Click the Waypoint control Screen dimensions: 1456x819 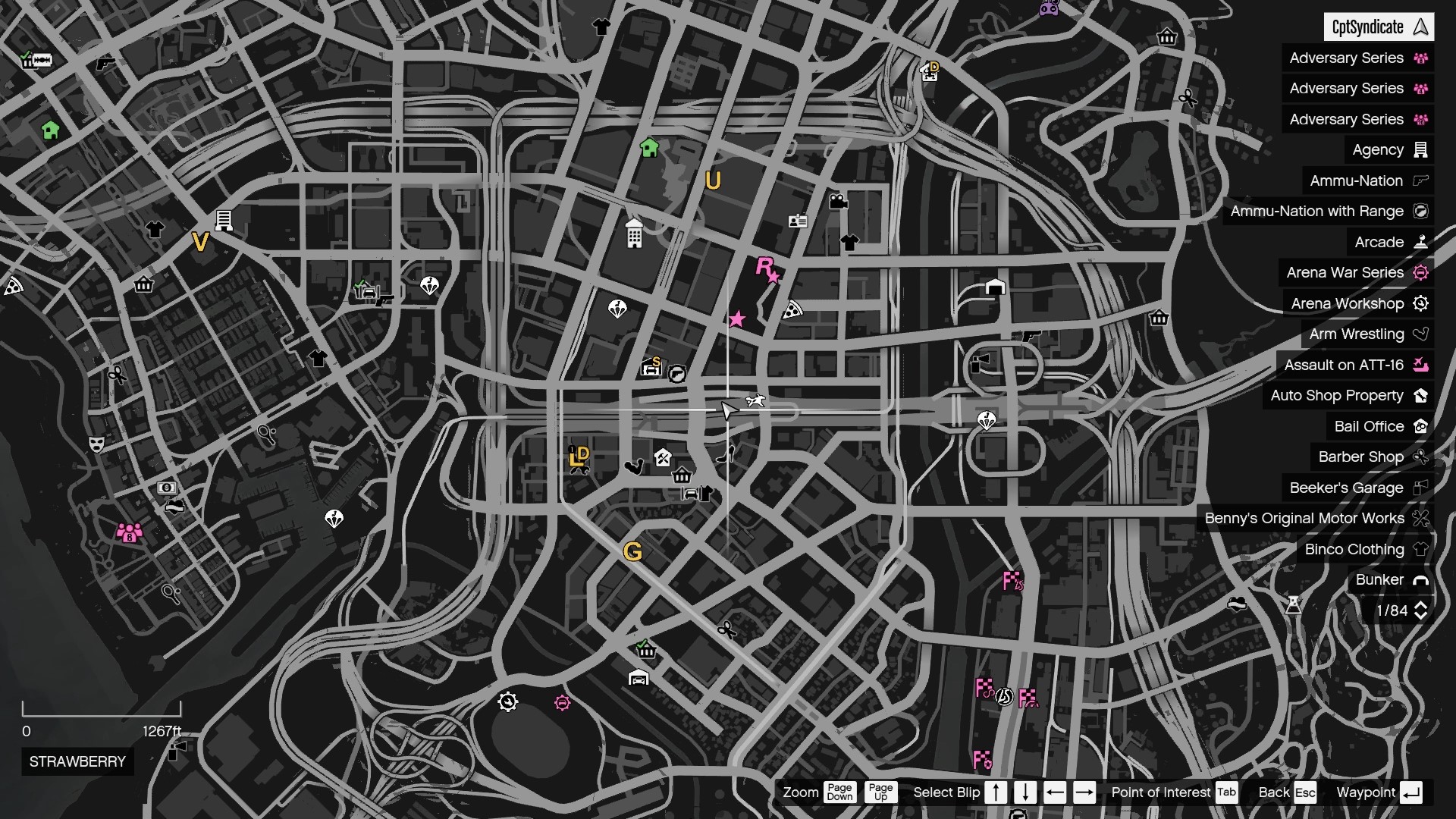(x=1370, y=792)
